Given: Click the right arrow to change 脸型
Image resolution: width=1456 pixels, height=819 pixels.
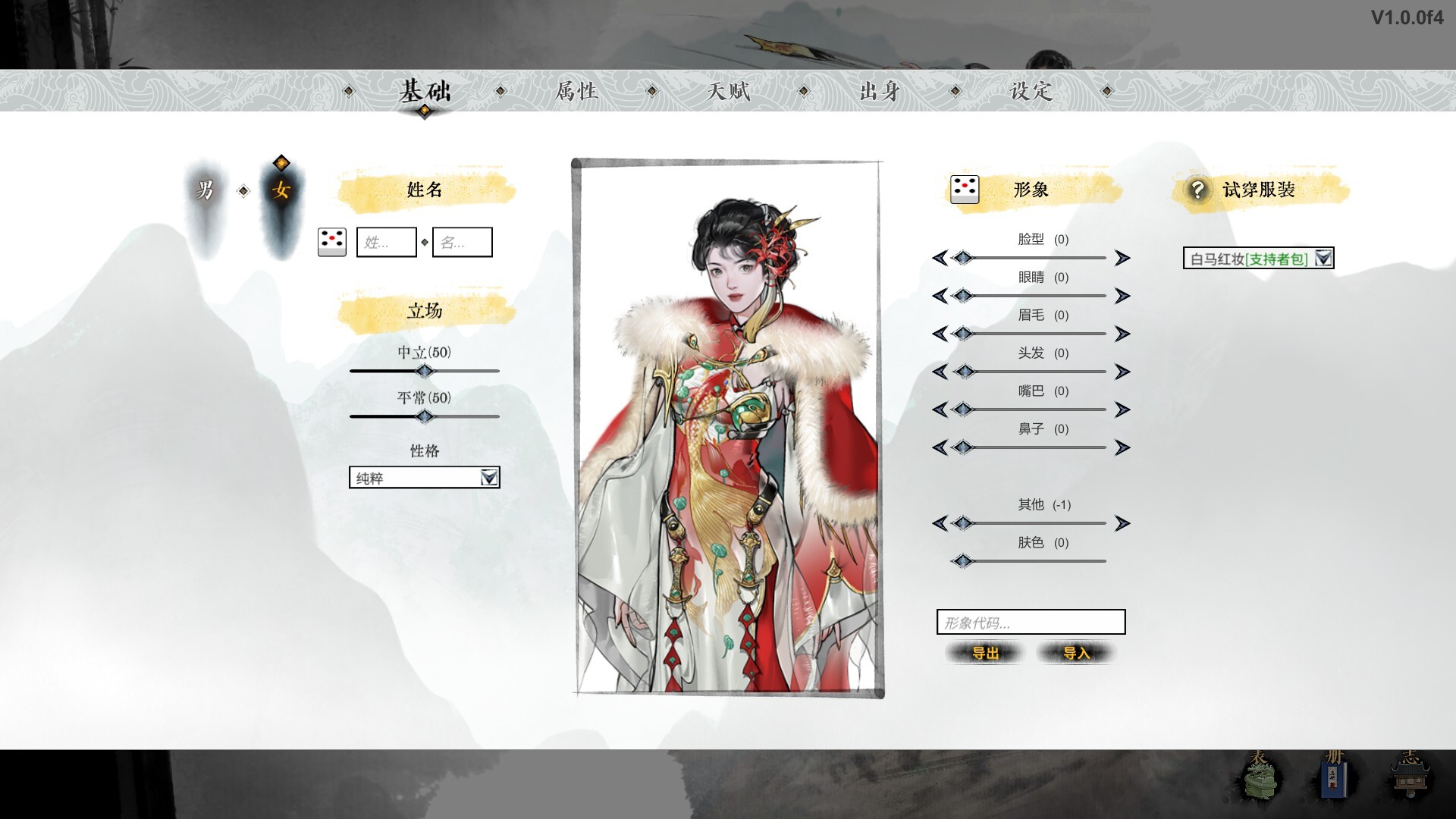Looking at the screenshot, I should pos(1122,258).
